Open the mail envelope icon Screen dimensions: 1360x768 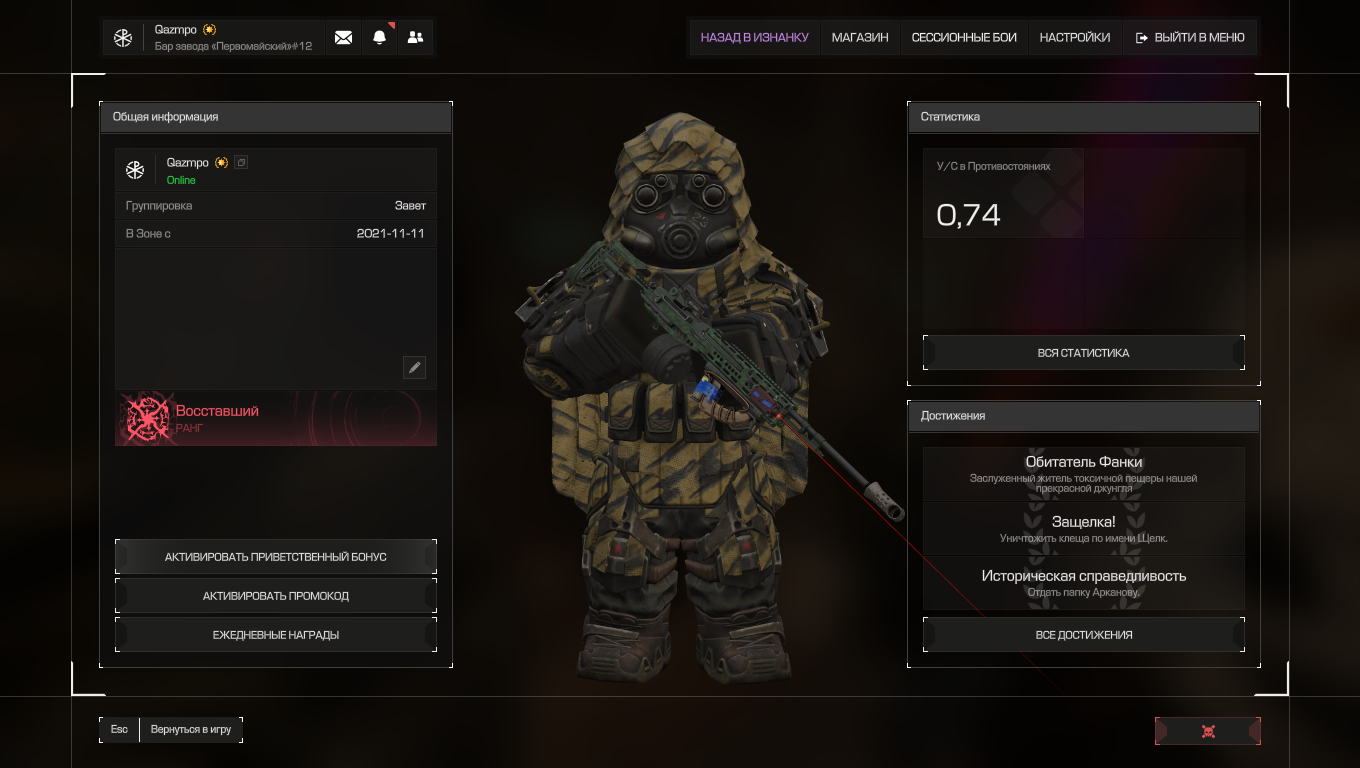(343, 38)
